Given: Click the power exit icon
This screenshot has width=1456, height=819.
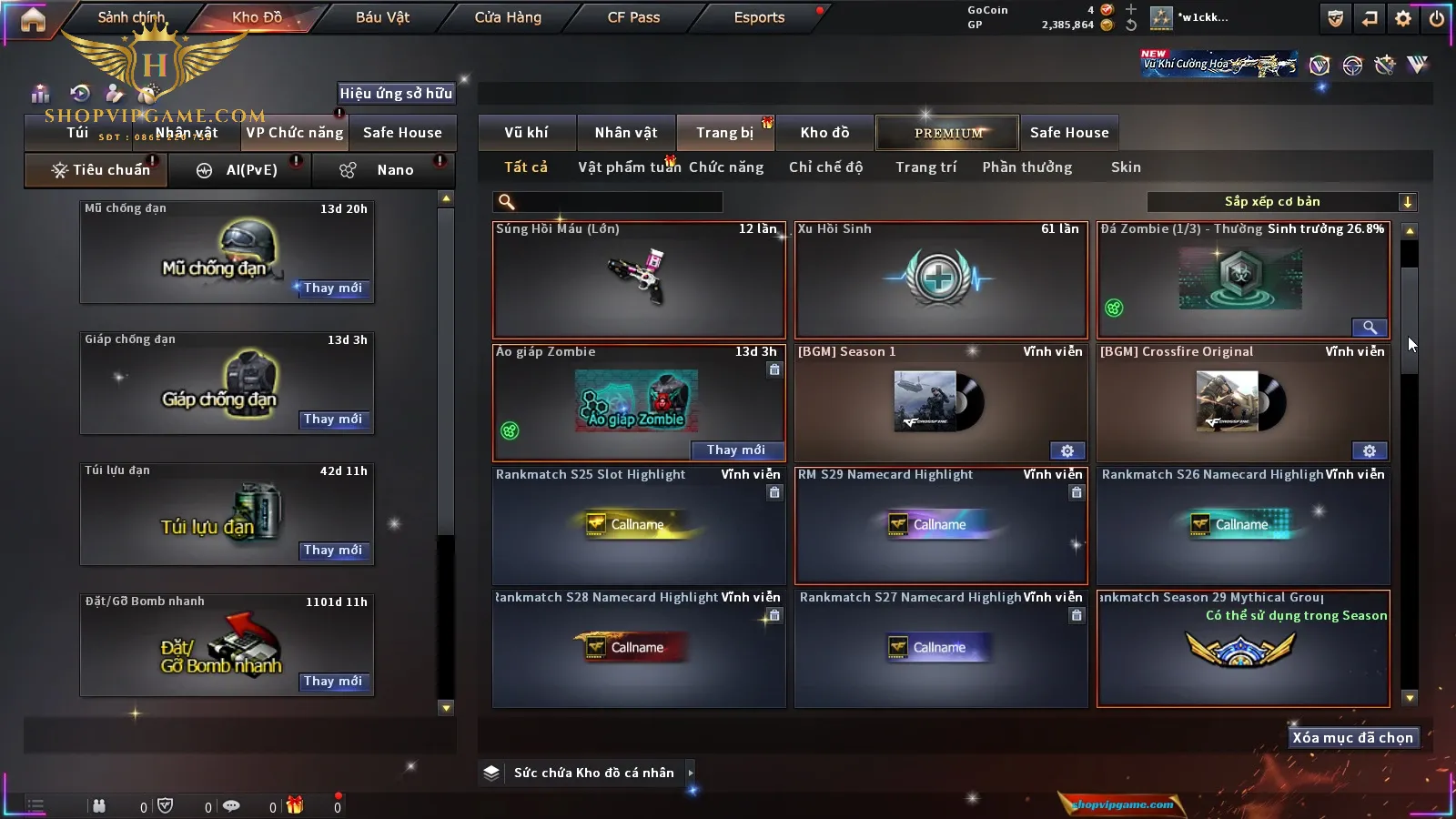Looking at the screenshot, I should (1437, 18).
